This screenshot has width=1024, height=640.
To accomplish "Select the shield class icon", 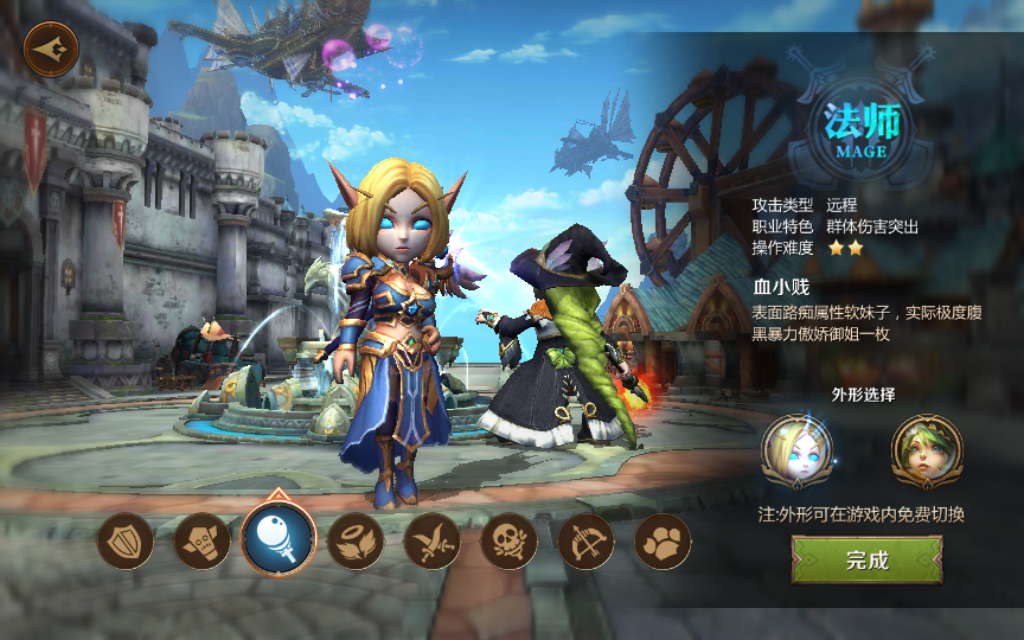I will pyautogui.click(x=125, y=541).
